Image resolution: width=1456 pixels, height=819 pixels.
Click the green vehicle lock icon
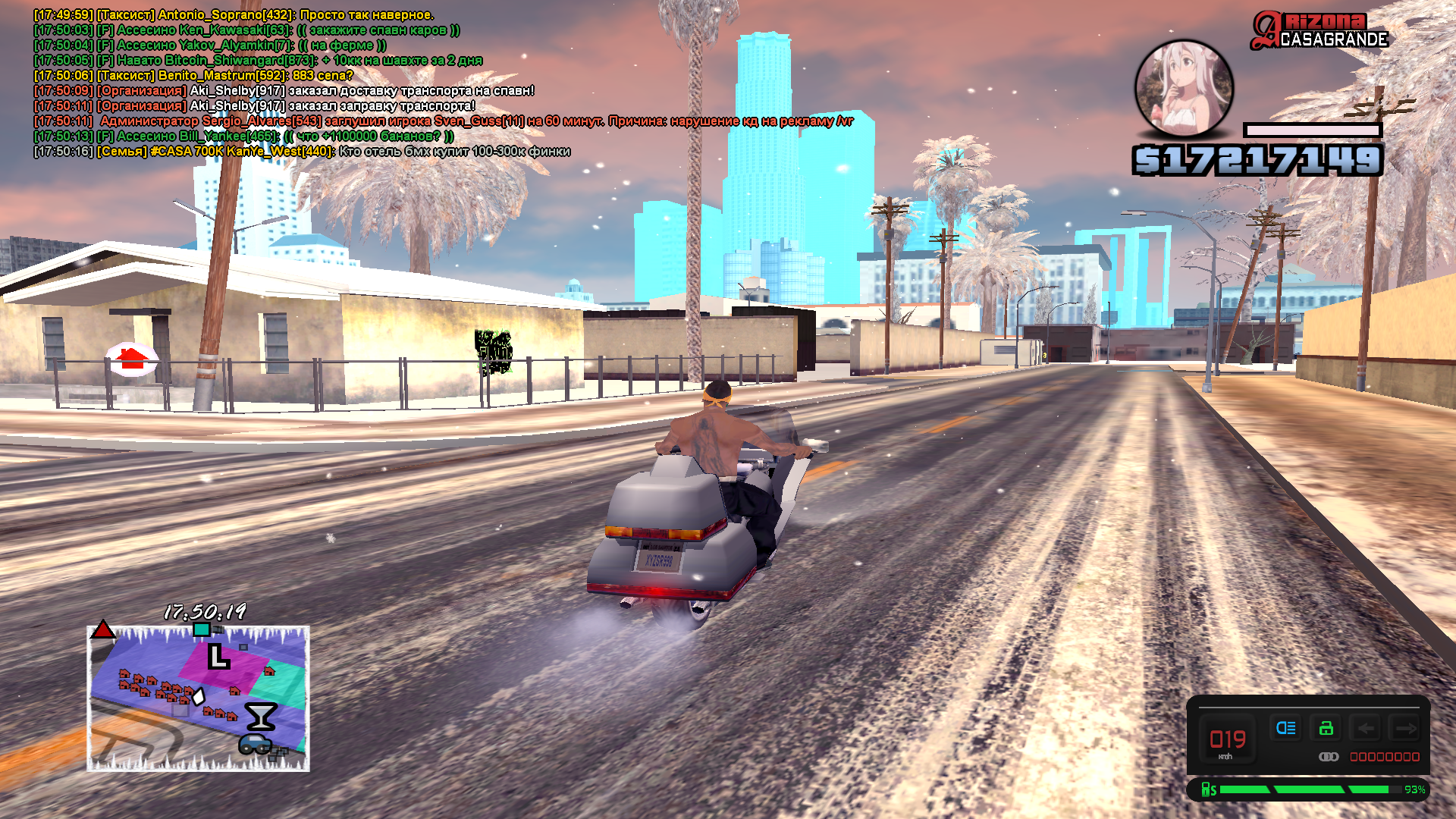(1326, 729)
